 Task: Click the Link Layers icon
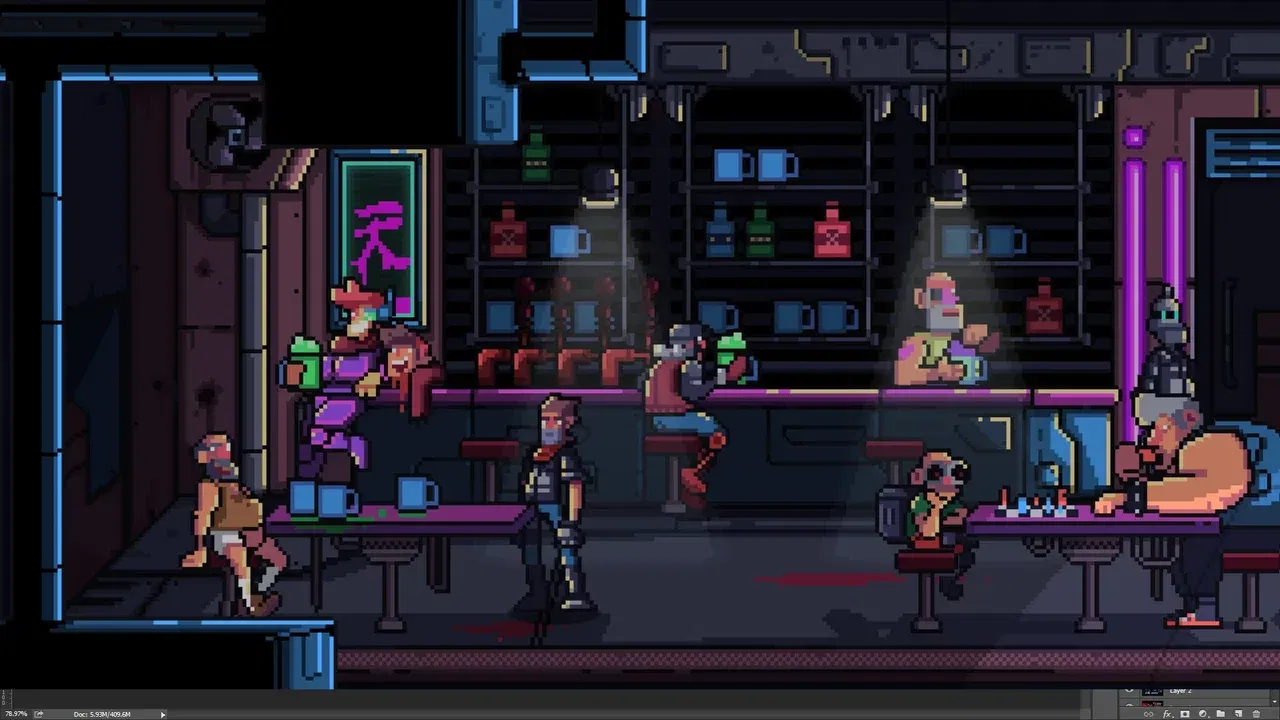coord(1149,714)
